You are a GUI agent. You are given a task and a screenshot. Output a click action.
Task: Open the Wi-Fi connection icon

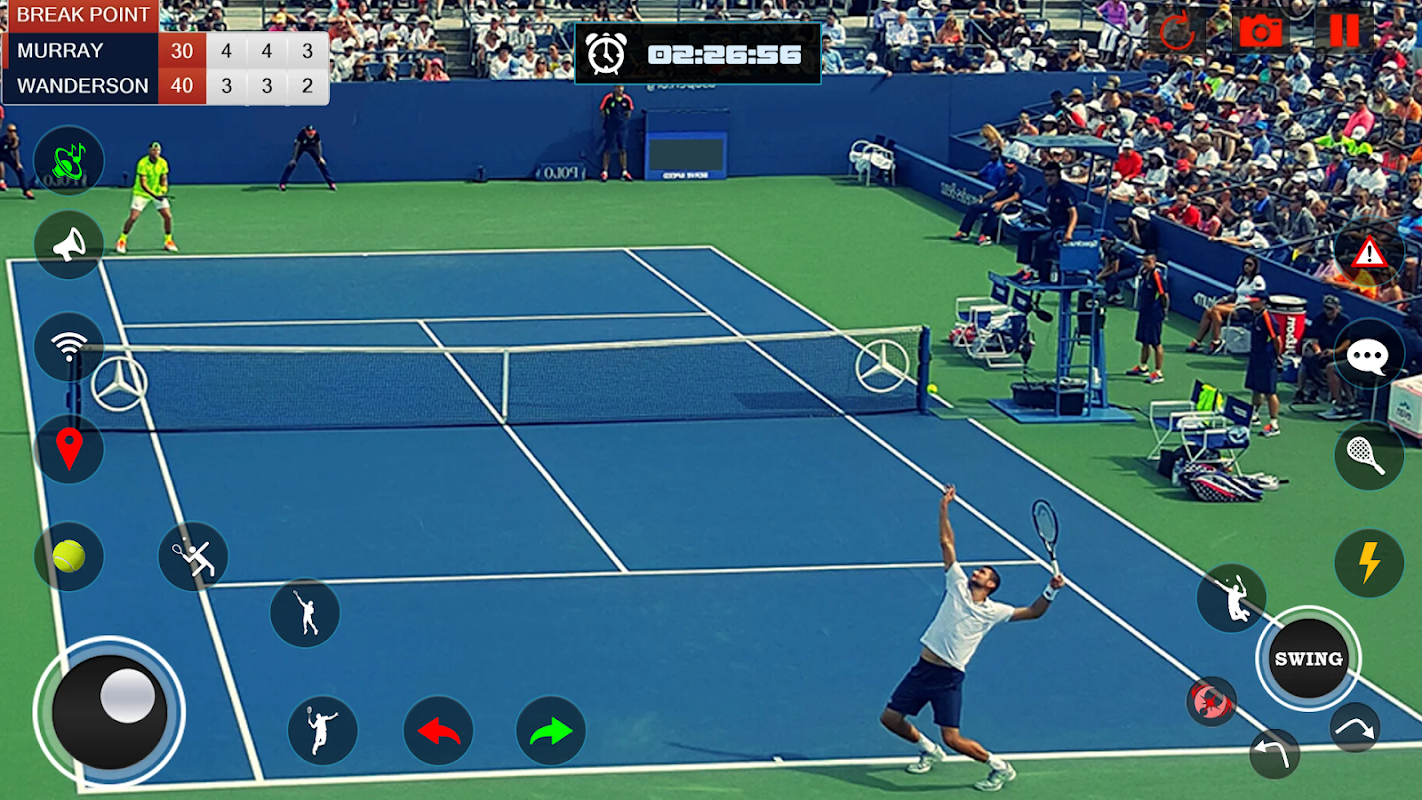69,347
